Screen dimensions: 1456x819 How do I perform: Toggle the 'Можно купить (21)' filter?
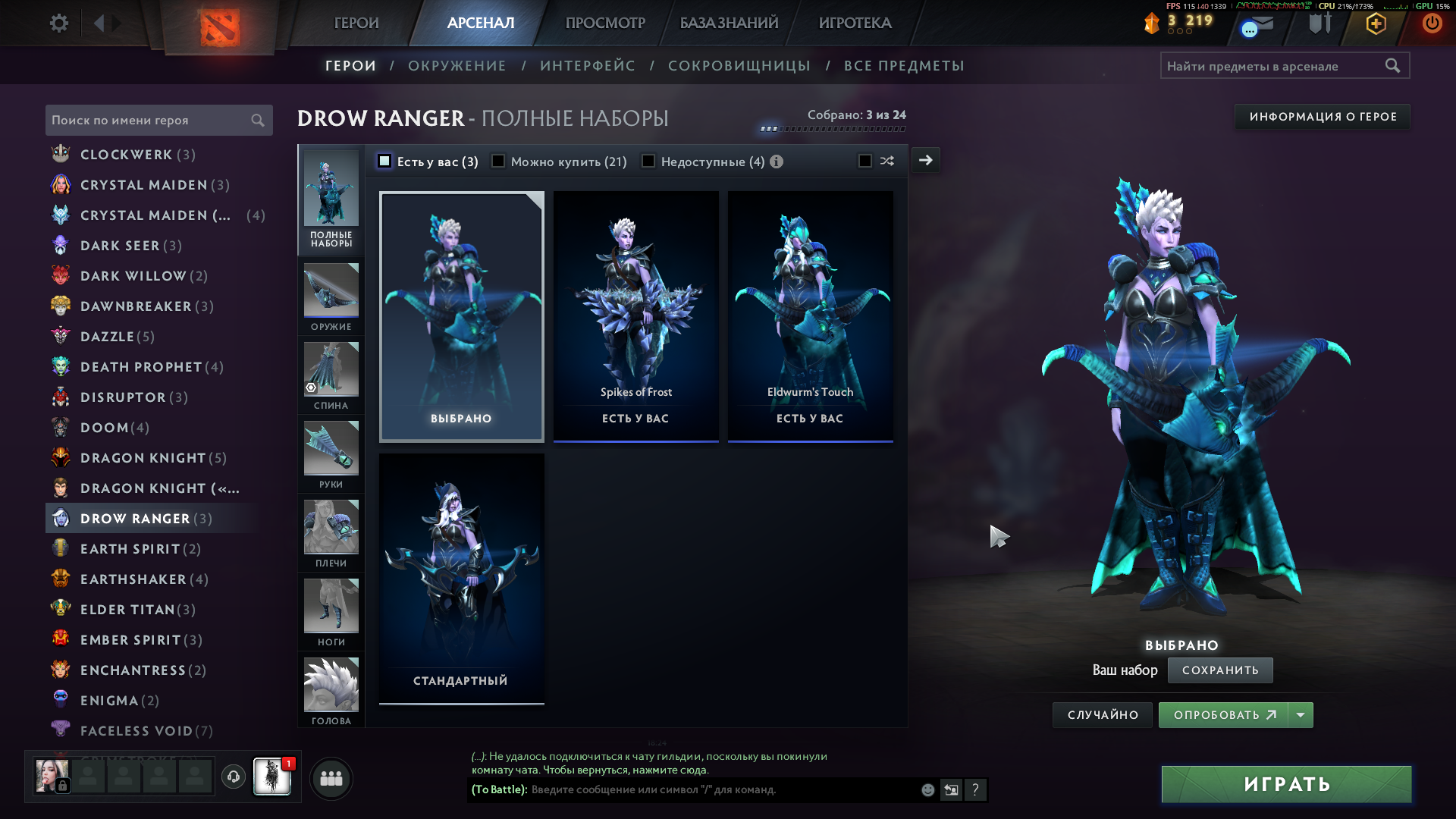[x=498, y=162]
